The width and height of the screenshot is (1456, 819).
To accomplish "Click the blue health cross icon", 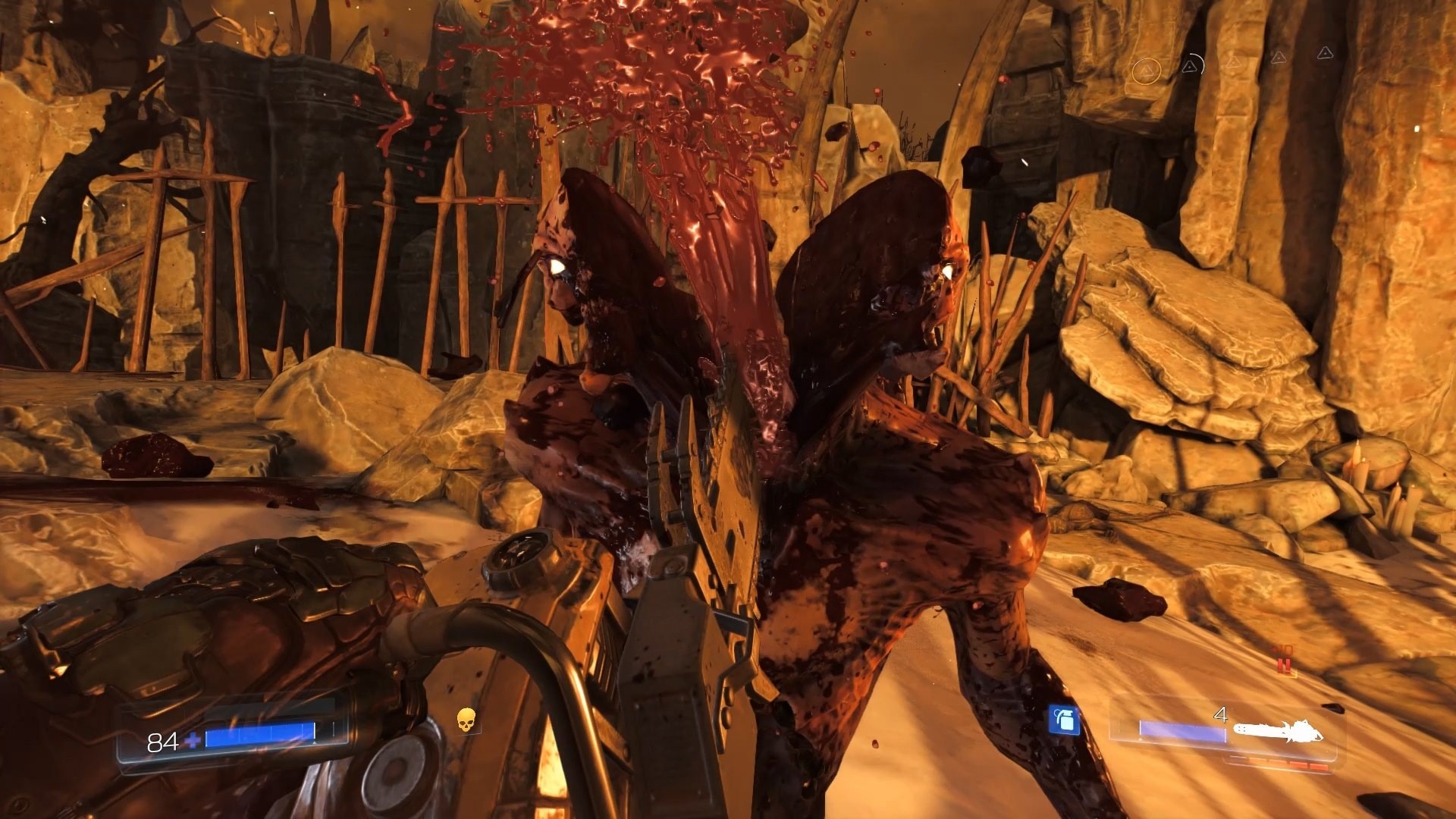I will click(193, 739).
